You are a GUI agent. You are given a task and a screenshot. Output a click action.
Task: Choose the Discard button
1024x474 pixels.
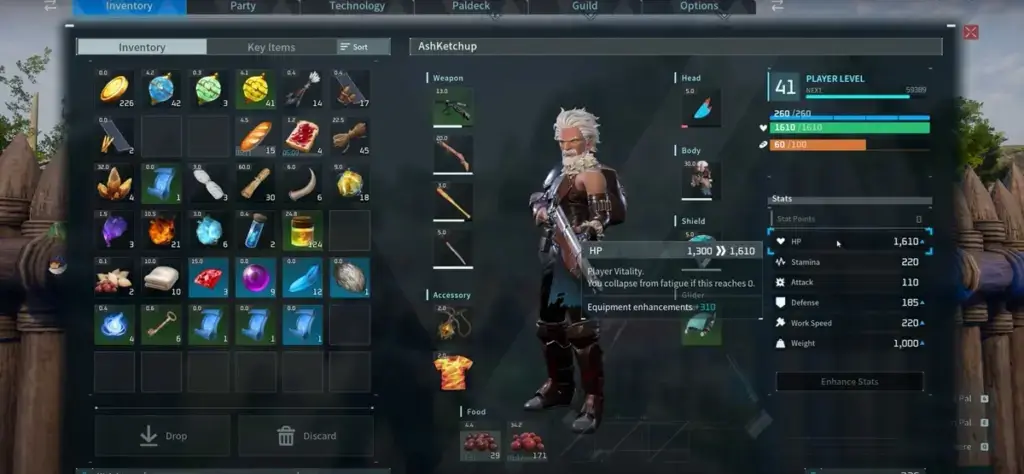(306, 436)
